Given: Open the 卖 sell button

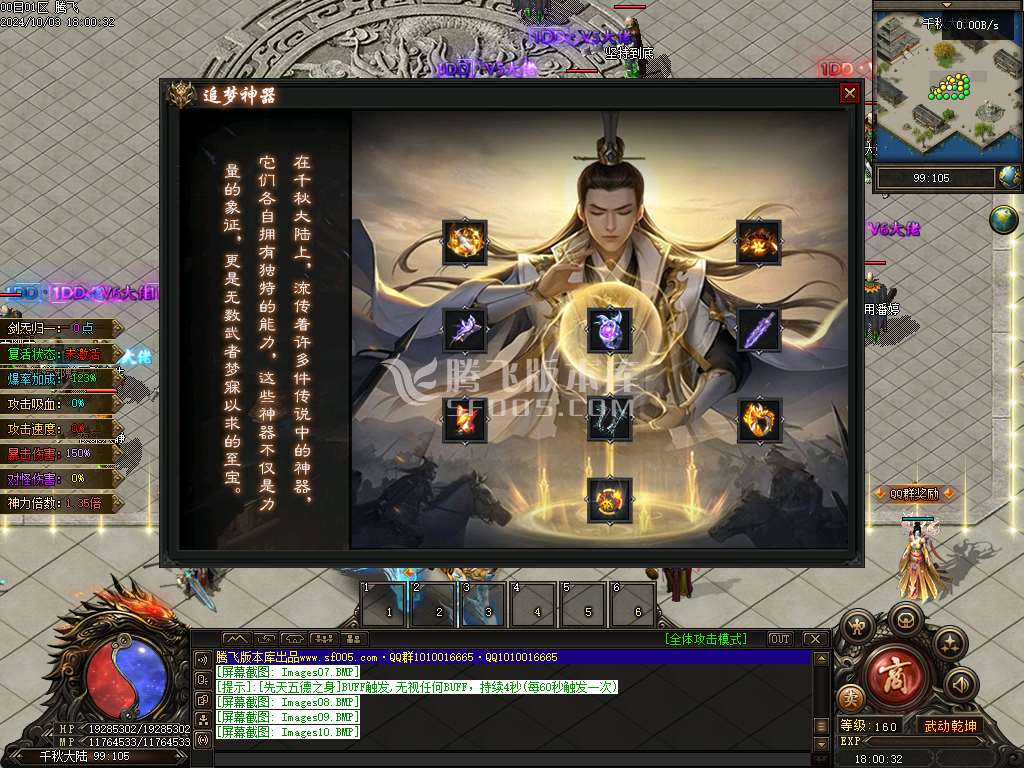Looking at the screenshot, I should tap(850, 698).
